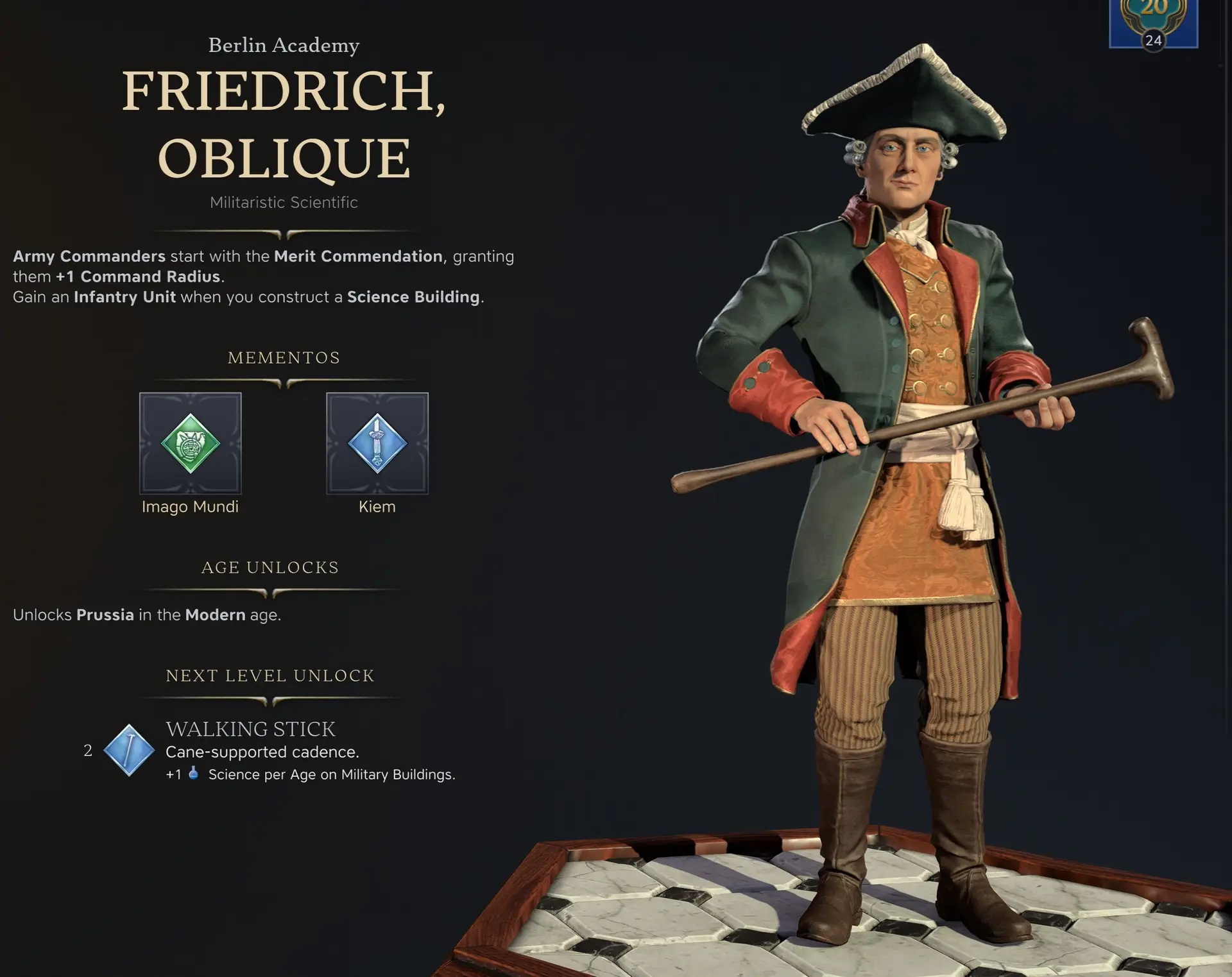
Task: Click the Merit Commendation ability text
Action: (x=357, y=256)
